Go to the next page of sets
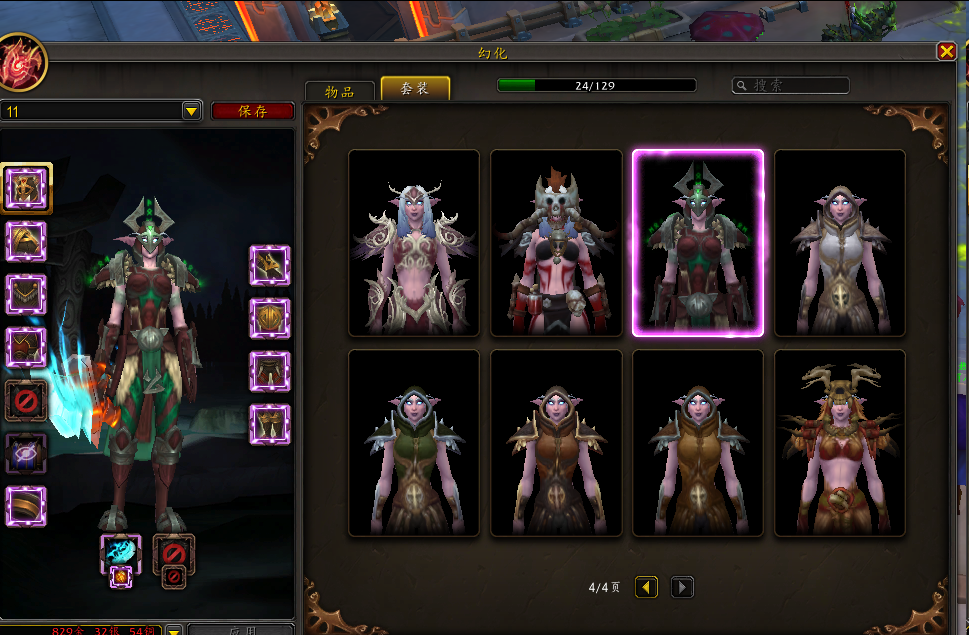The width and height of the screenshot is (969, 635). click(682, 587)
